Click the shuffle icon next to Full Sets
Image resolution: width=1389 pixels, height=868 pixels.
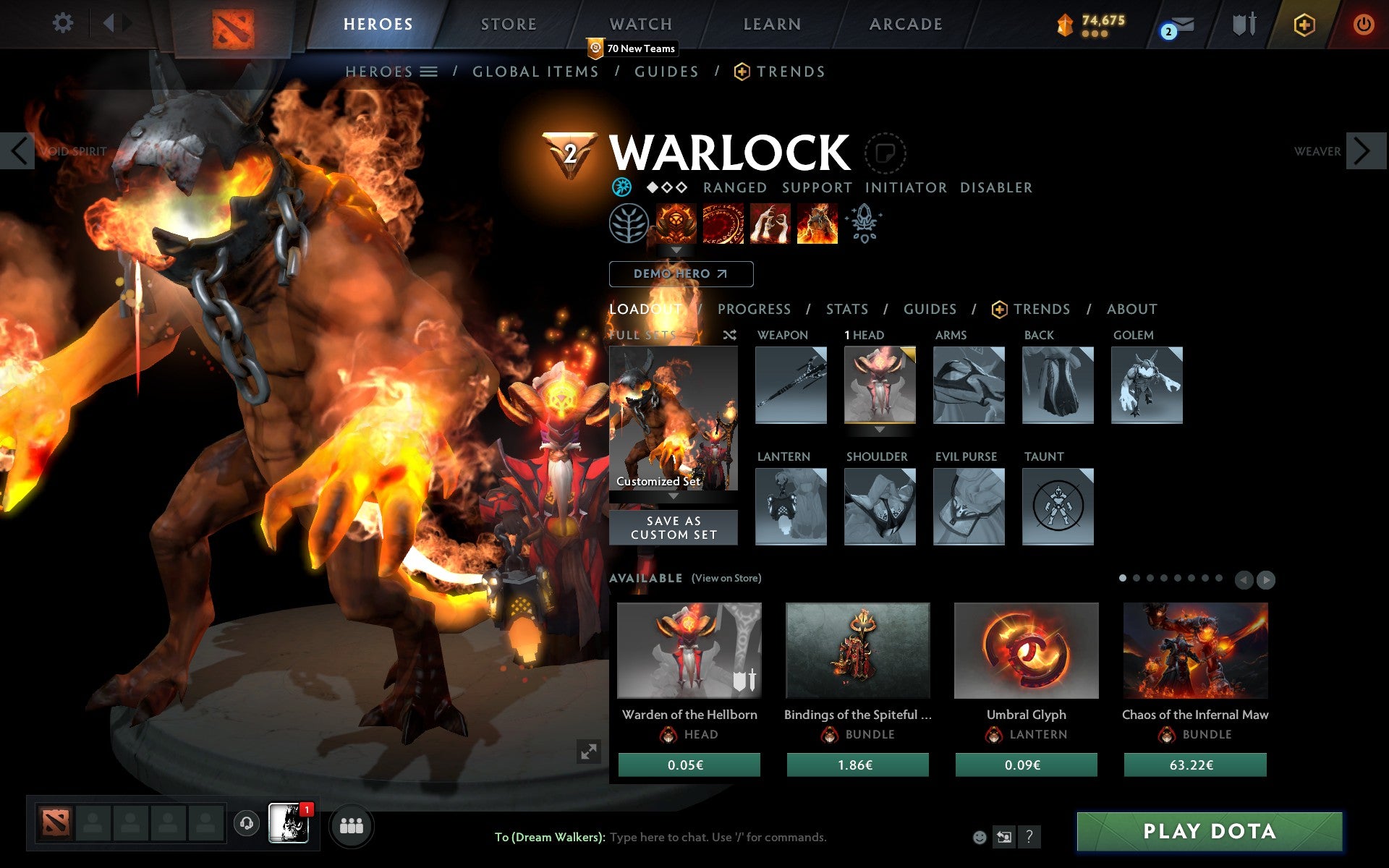click(729, 335)
